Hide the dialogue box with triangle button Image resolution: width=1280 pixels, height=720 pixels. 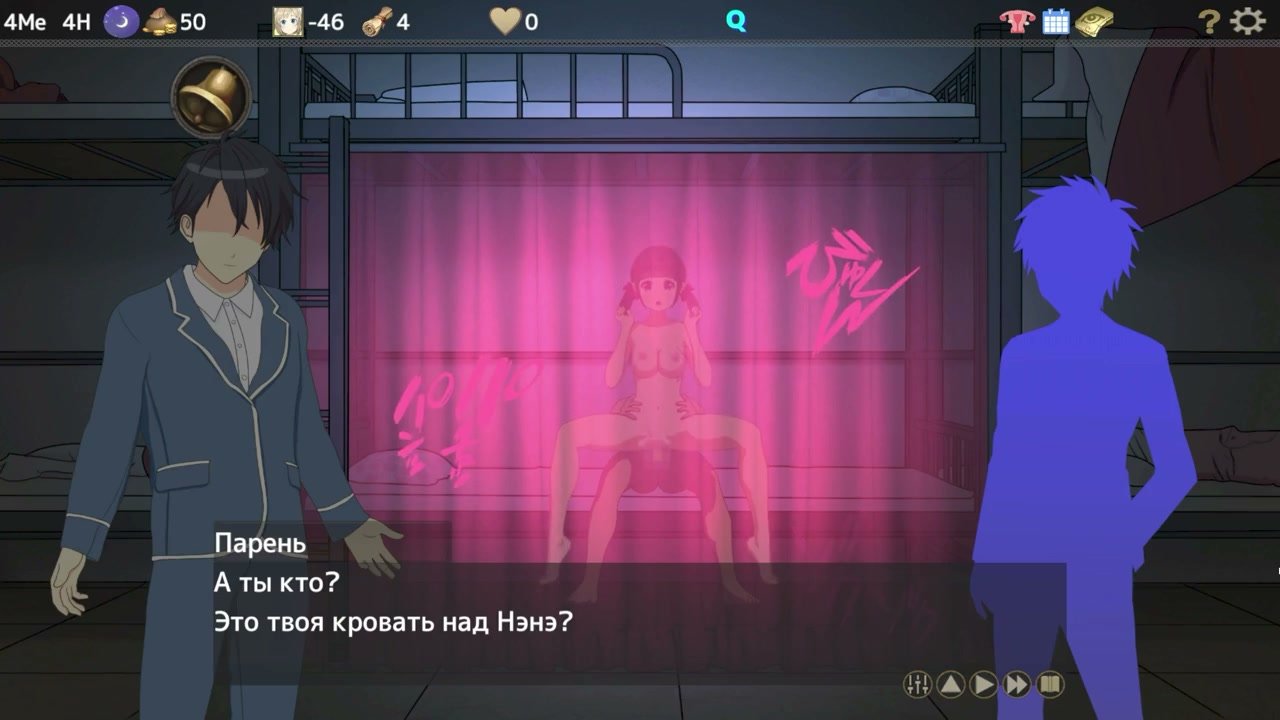951,684
